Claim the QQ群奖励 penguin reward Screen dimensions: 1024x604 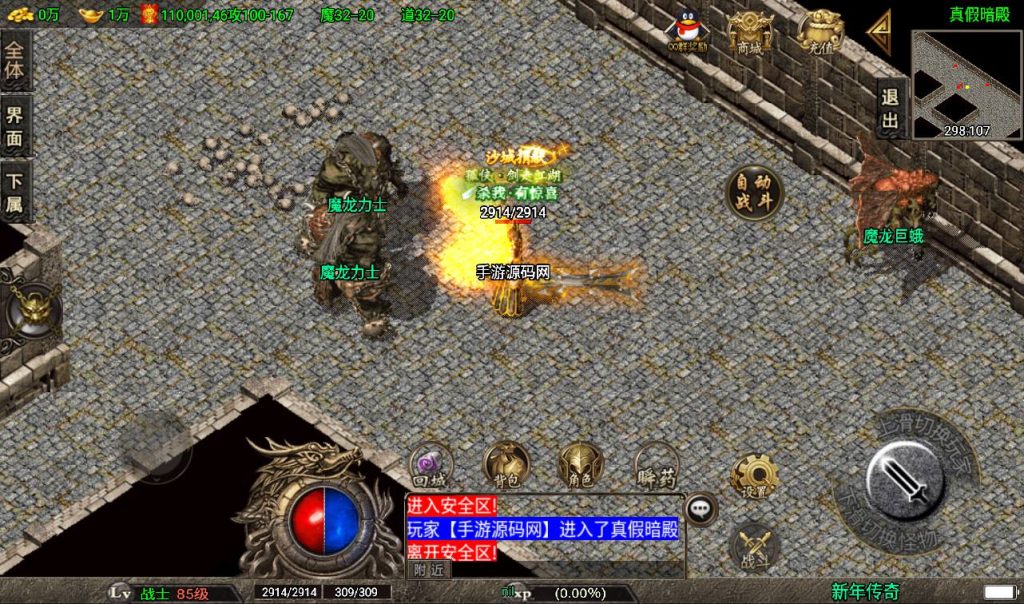coord(687,31)
